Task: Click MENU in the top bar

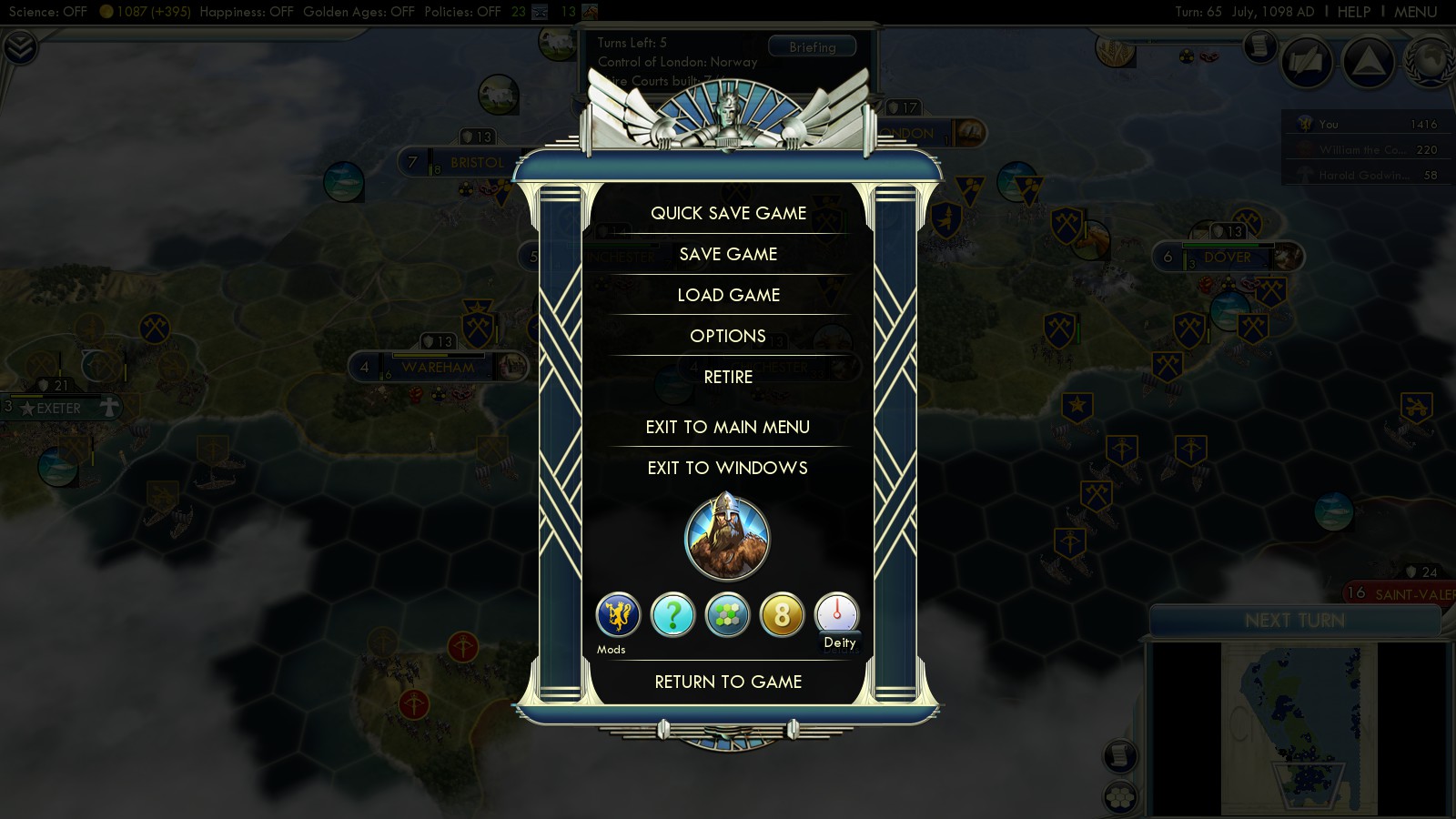Action: (1415, 12)
